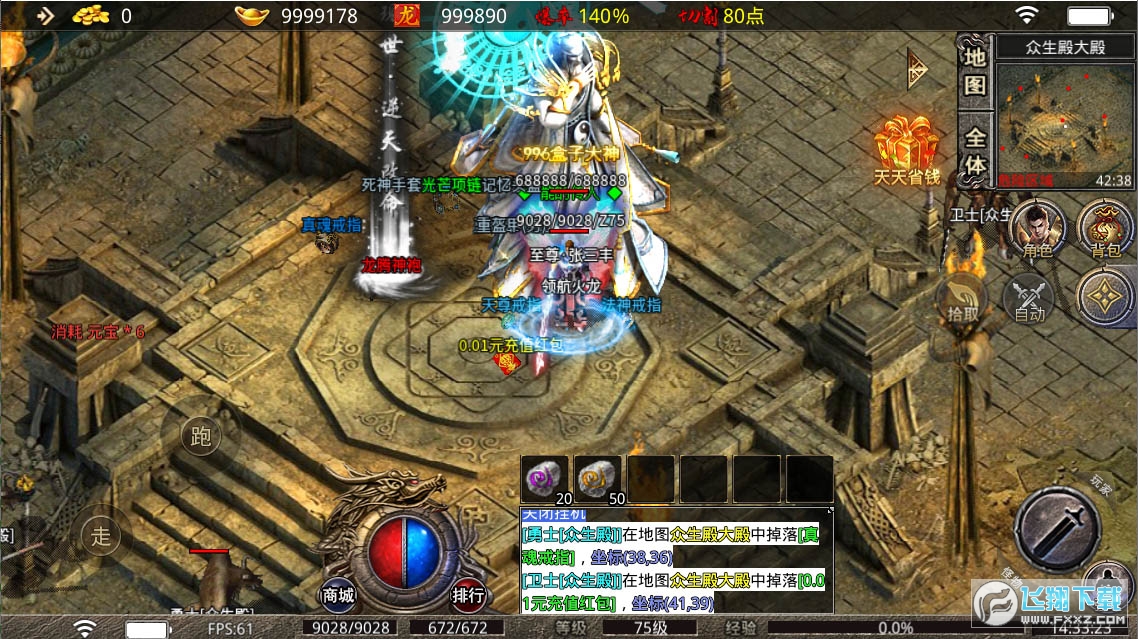Open the chat log message box
This screenshot has width=1138, height=639.
(676, 561)
